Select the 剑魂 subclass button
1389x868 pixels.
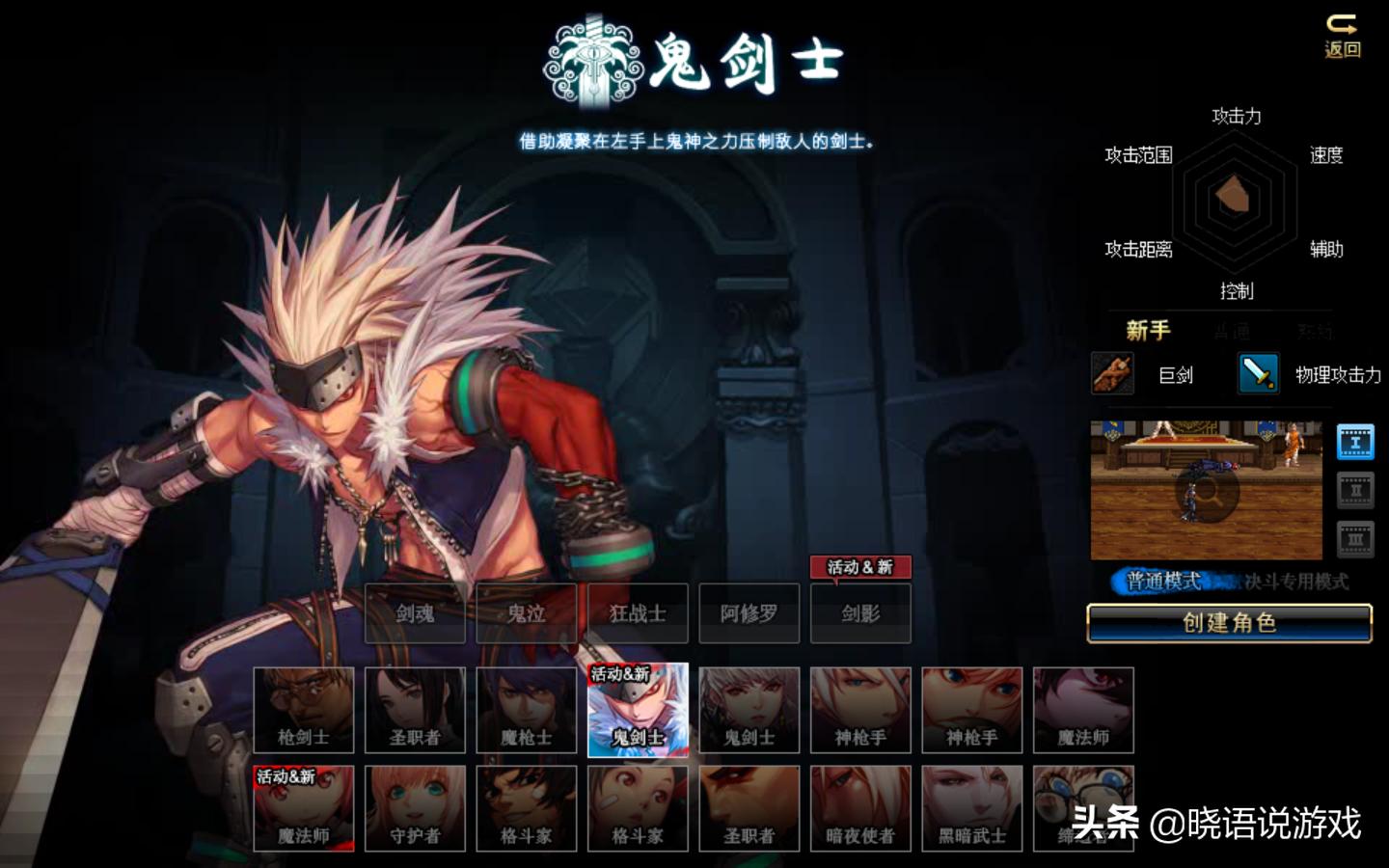(x=416, y=613)
